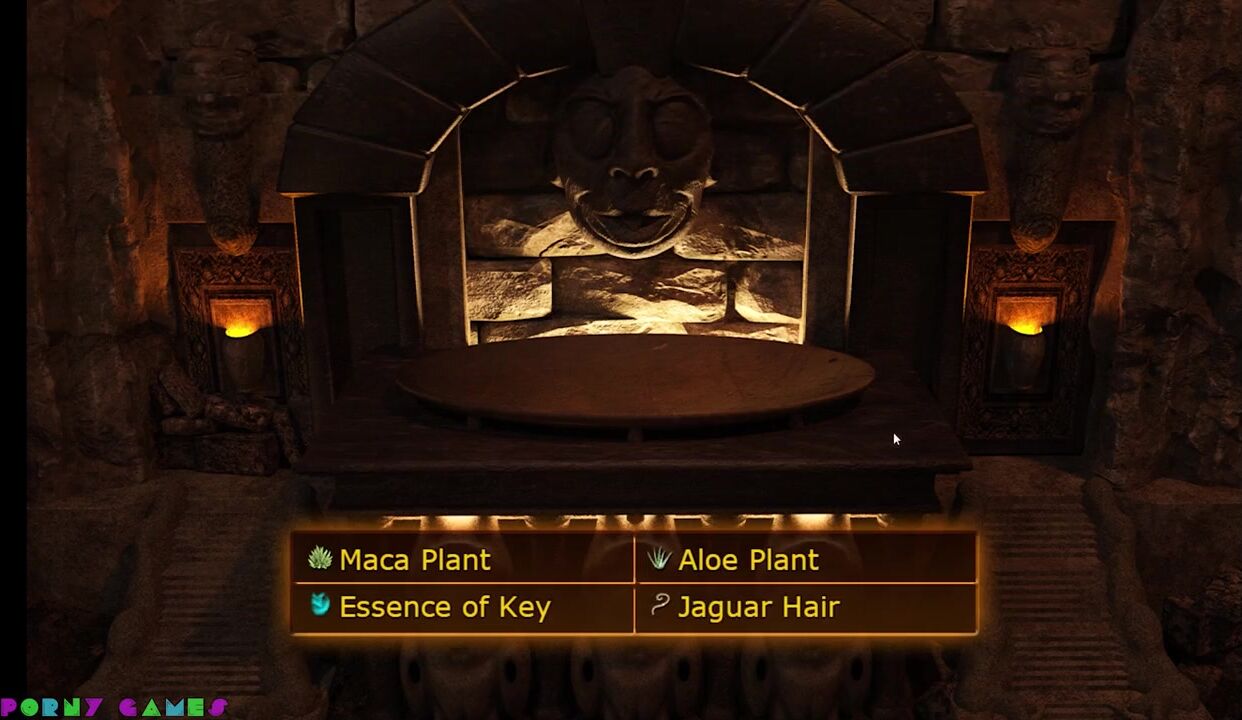
Task: Pick the Essence of Key item
Action: 444,607
